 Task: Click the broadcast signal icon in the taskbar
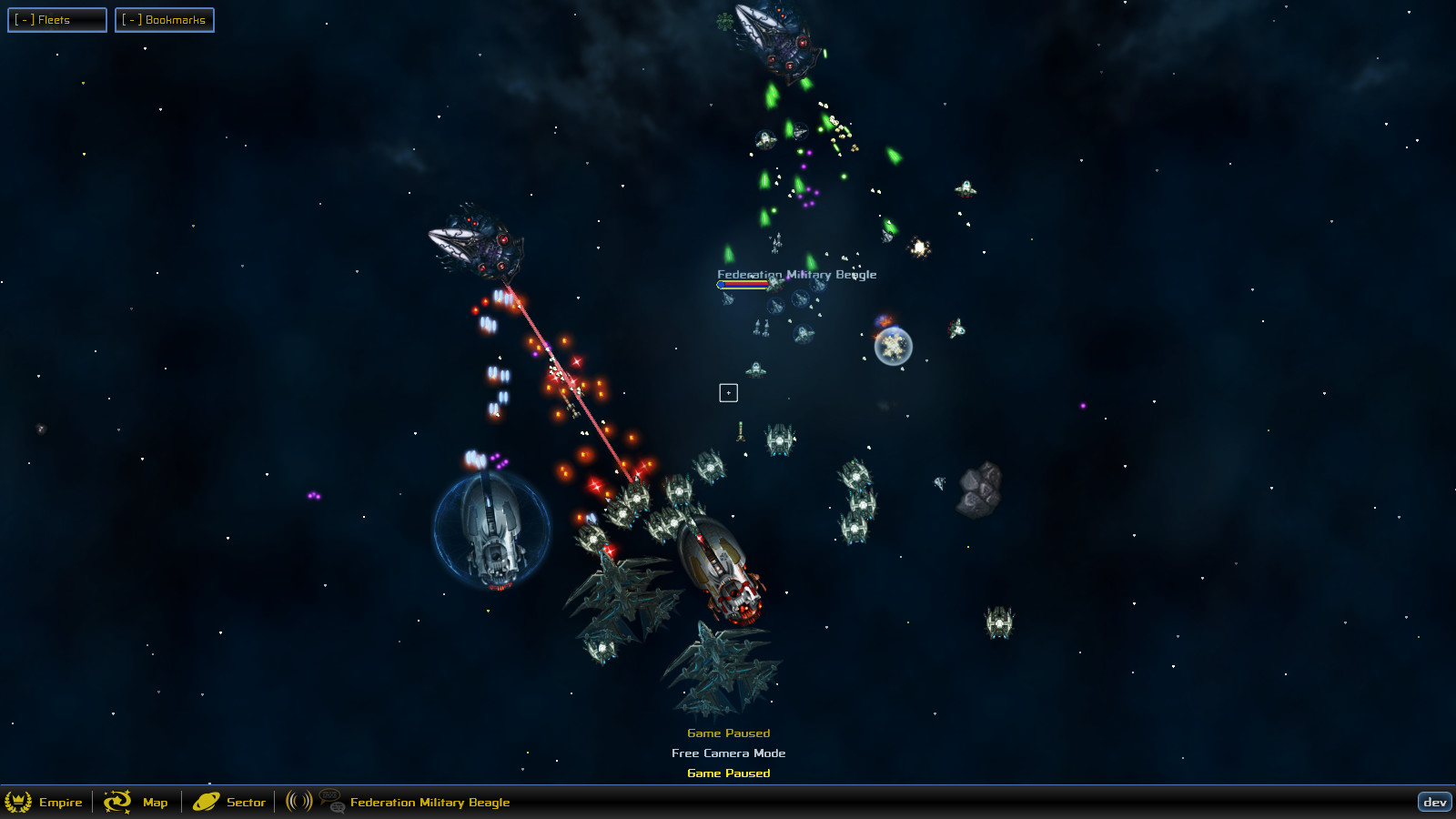(298, 802)
